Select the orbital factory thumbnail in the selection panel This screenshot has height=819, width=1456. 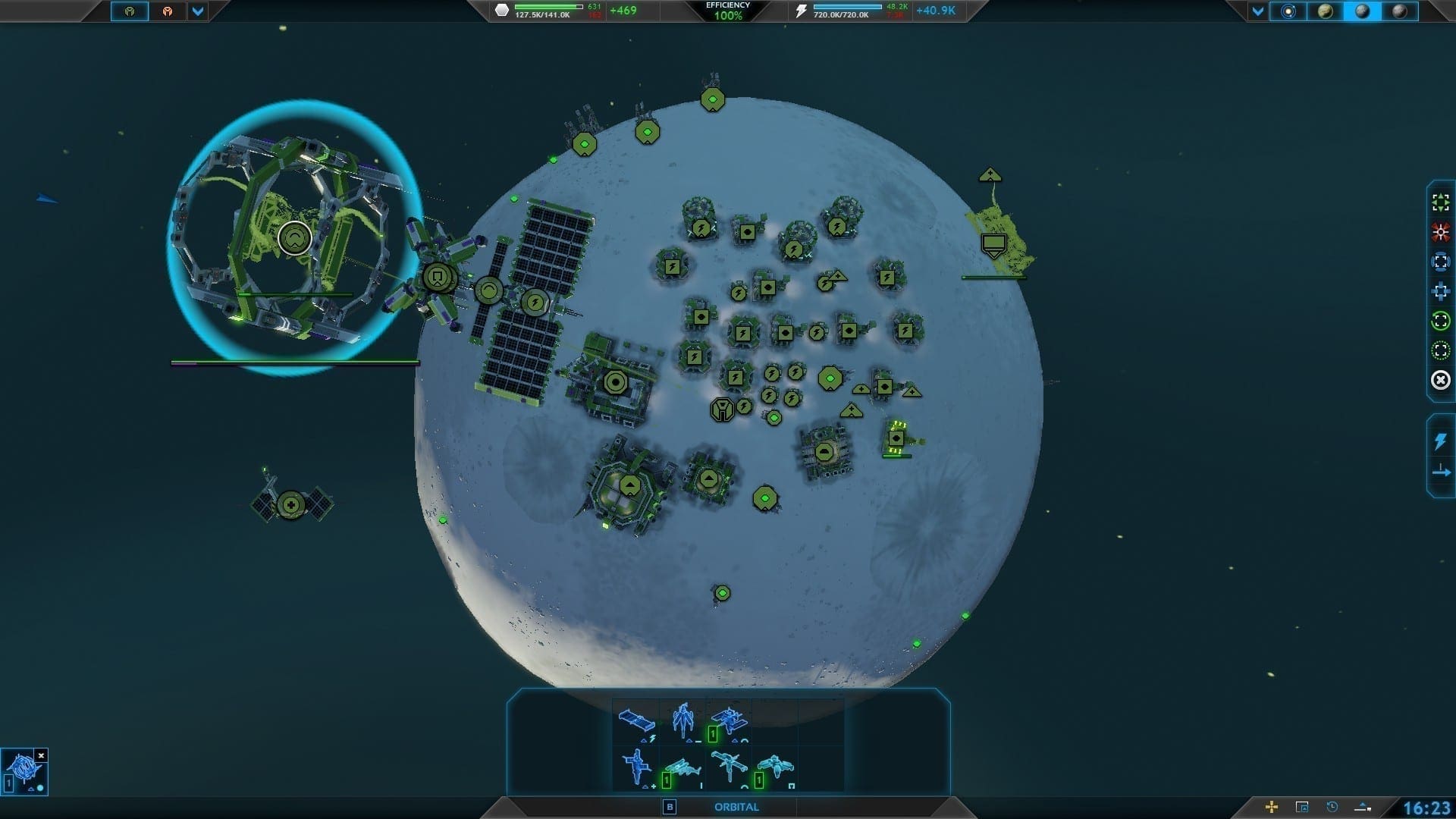21,771
